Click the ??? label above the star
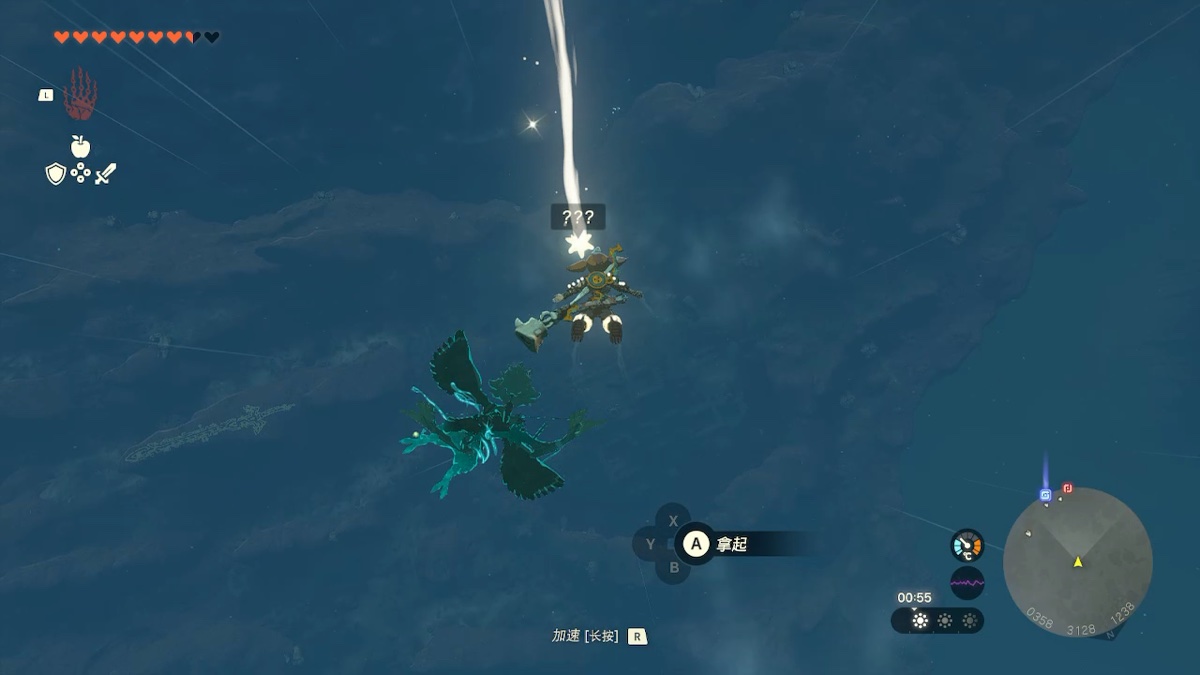The height and width of the screenshot is (675, 1200). point(578,217)
